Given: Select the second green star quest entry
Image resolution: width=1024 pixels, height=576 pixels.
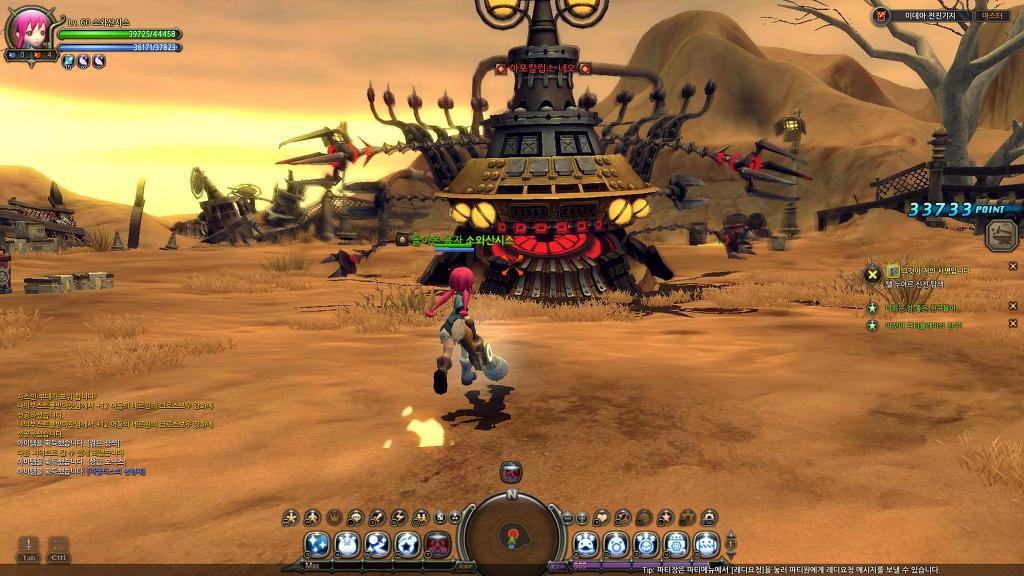Looking at the screenshot, I should [x=873, y=325].
